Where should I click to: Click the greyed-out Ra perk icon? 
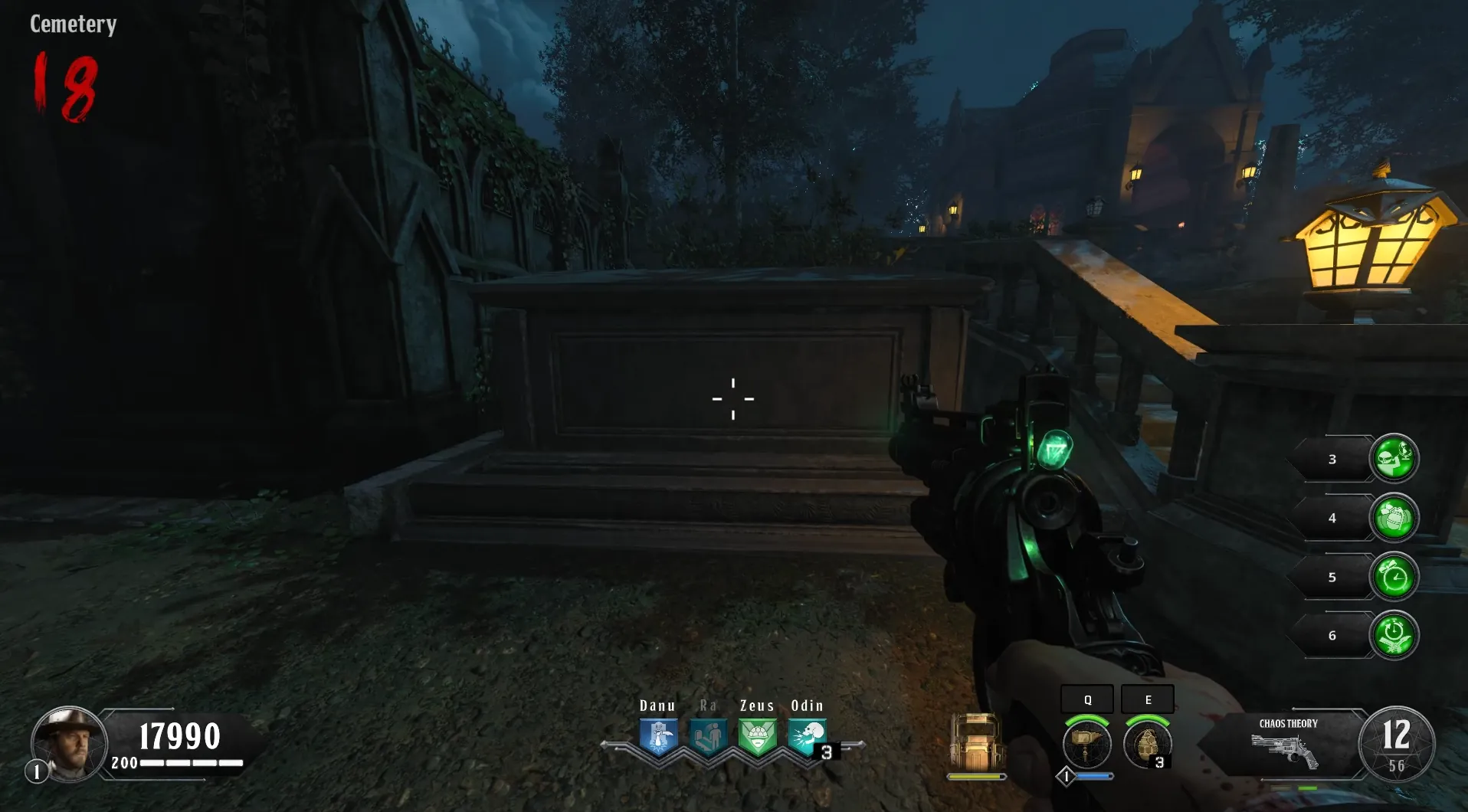click(708, 737)
